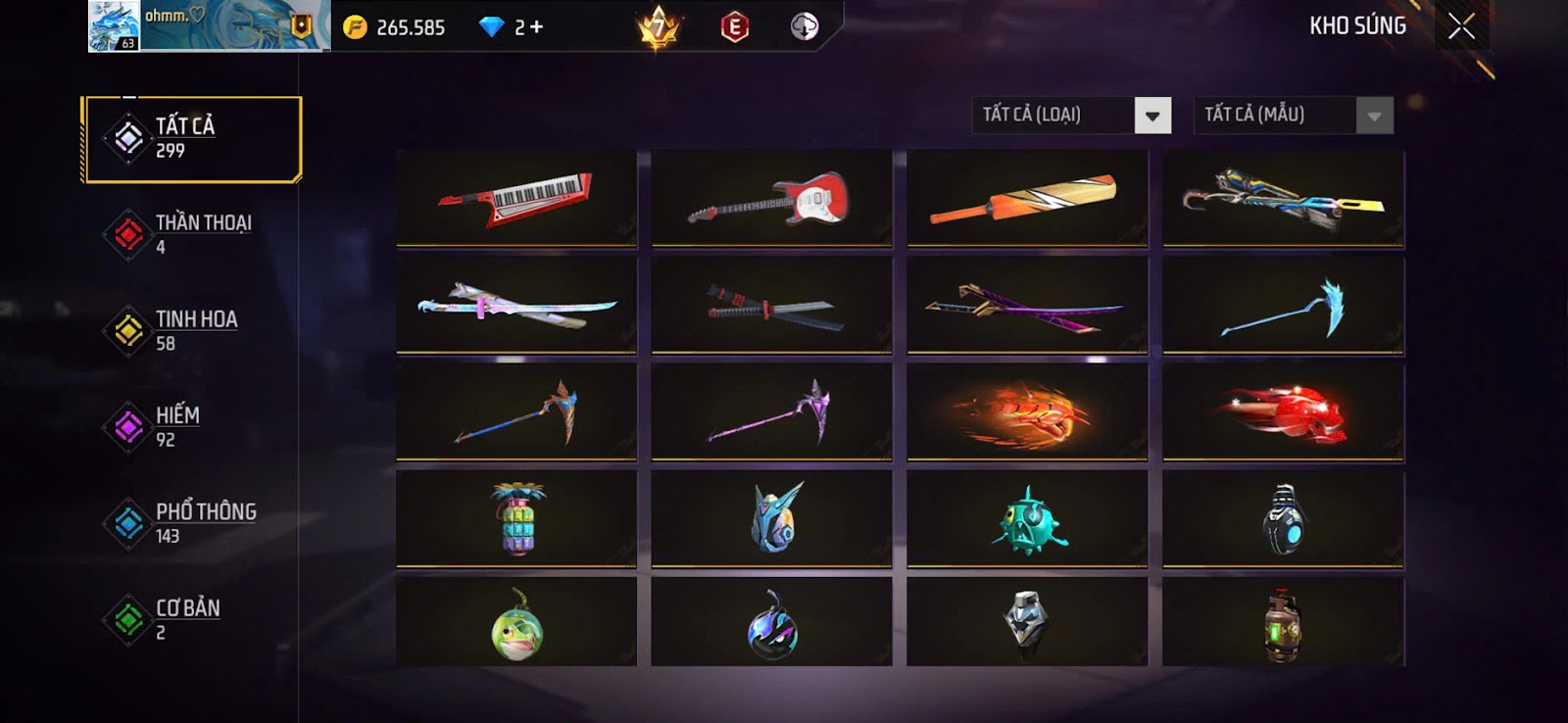Open the Tất Cả (Loại) dropdown
The width and height of the screenshot is (1568, 723).
[x=1152, y=116]
